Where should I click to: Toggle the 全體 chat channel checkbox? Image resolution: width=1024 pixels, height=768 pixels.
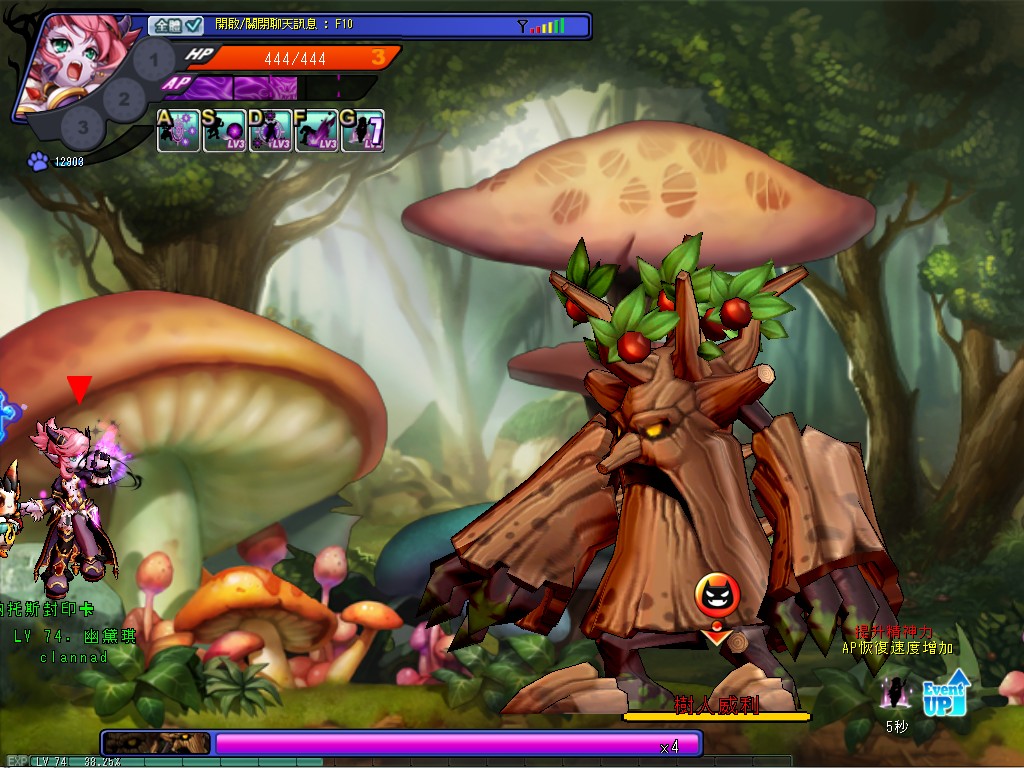pyautogui.click(x=193, y=25)
